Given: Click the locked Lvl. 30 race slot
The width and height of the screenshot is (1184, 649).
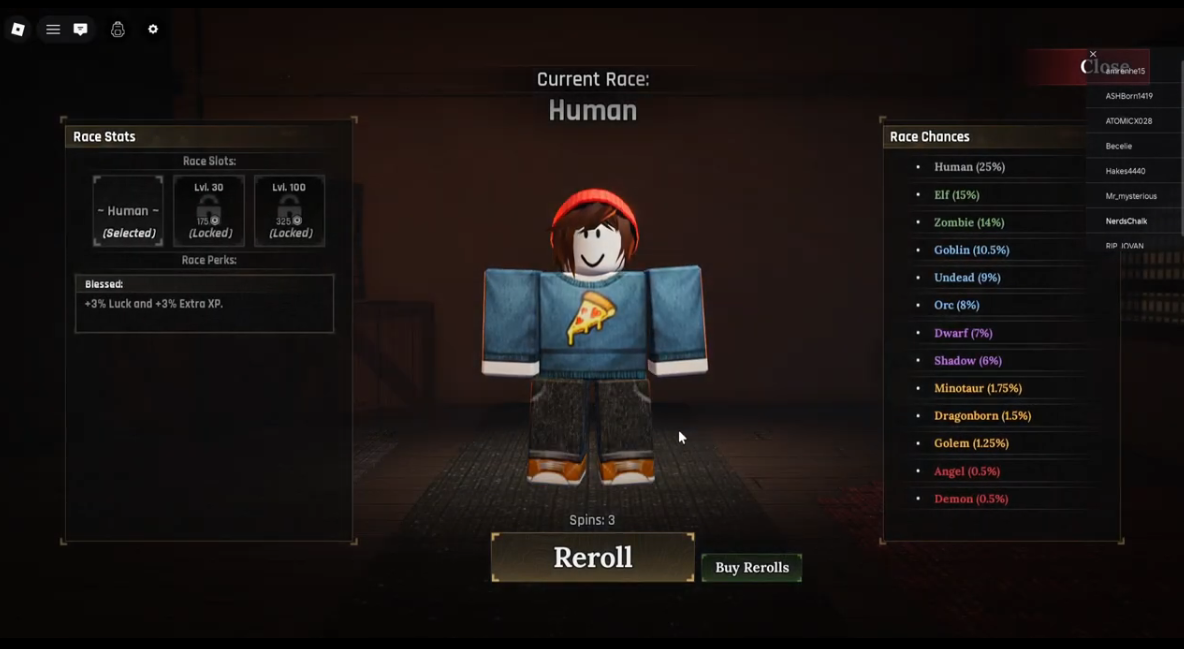Looking at the screenshot, I should (x=208, y=211).
